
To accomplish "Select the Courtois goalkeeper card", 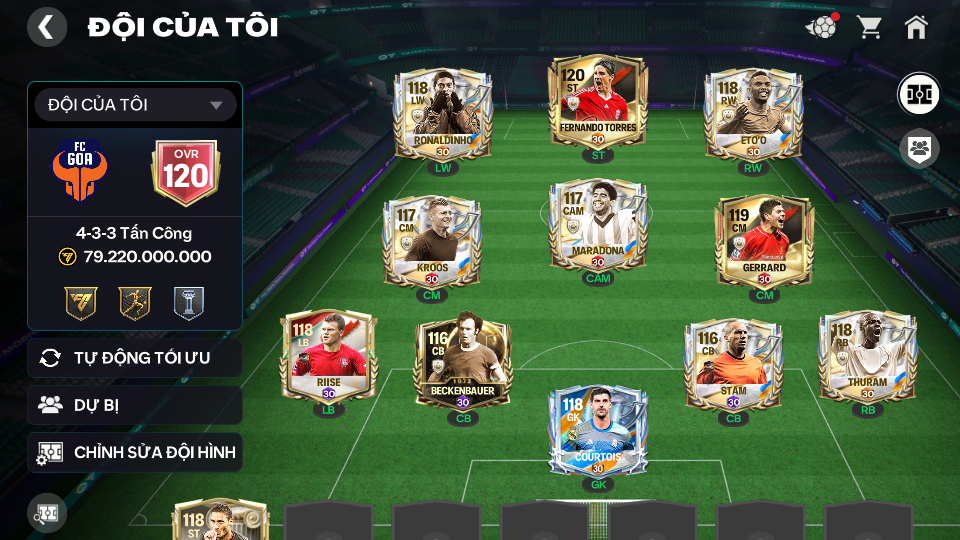I will click(598, 431).
